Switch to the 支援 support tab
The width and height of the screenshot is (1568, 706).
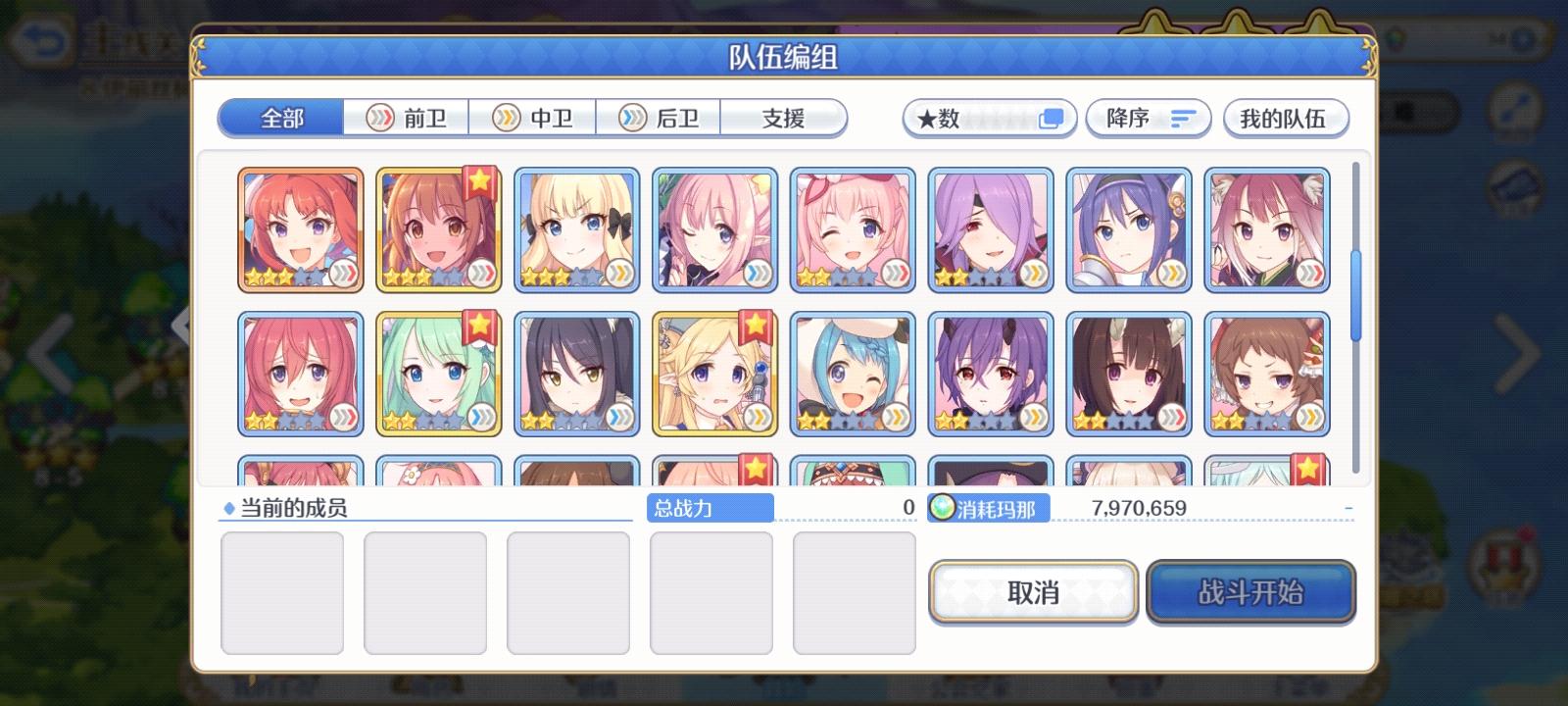tap(783, 118)
